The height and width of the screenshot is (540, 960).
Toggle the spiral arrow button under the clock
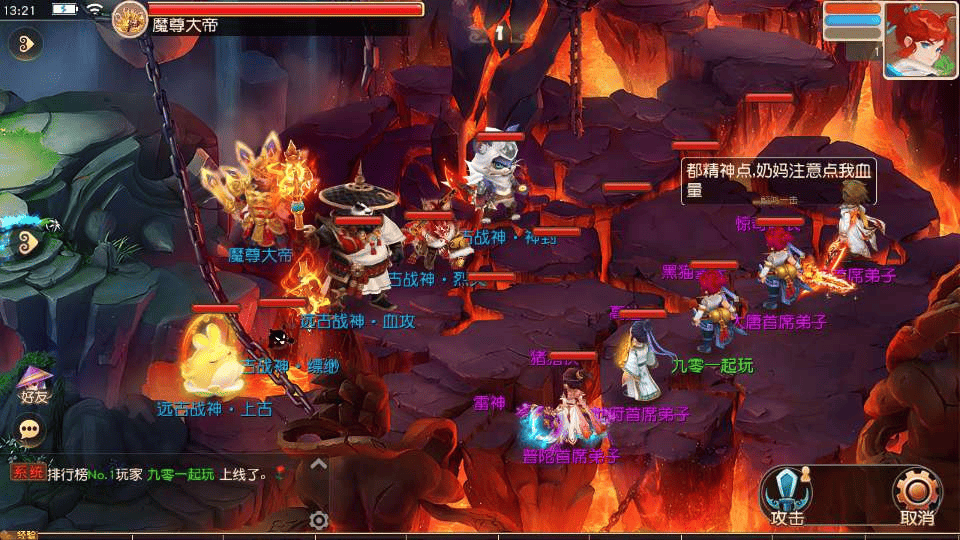(x=23, y=44)
